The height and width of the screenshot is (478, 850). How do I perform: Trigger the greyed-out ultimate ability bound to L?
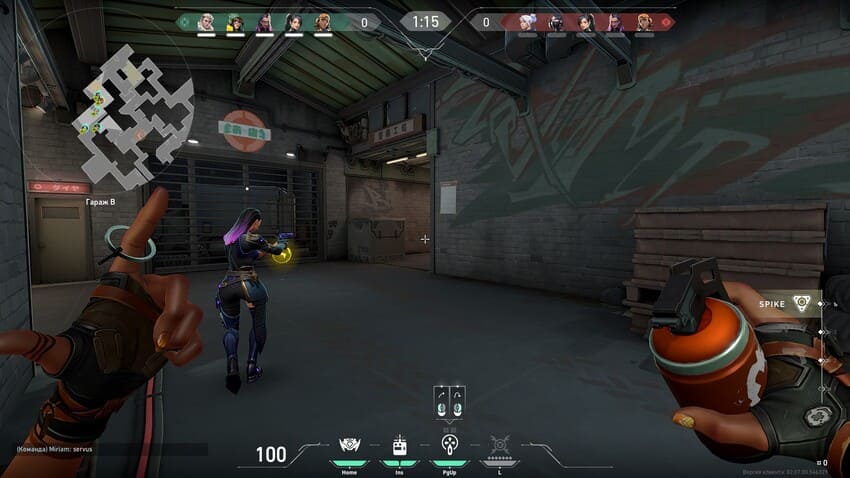click(x=499, y=446)
